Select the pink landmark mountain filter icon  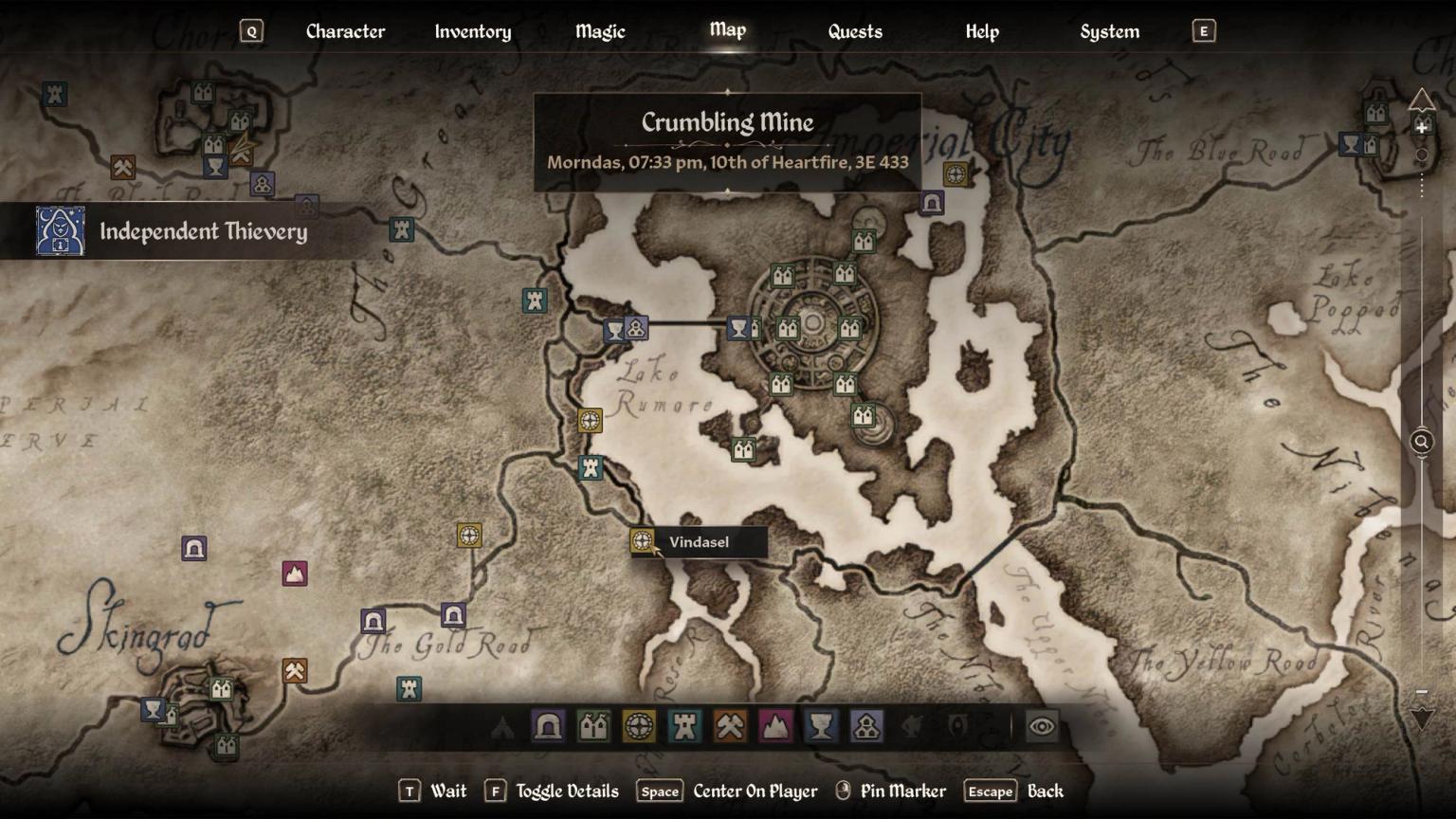tap(775, 727)
